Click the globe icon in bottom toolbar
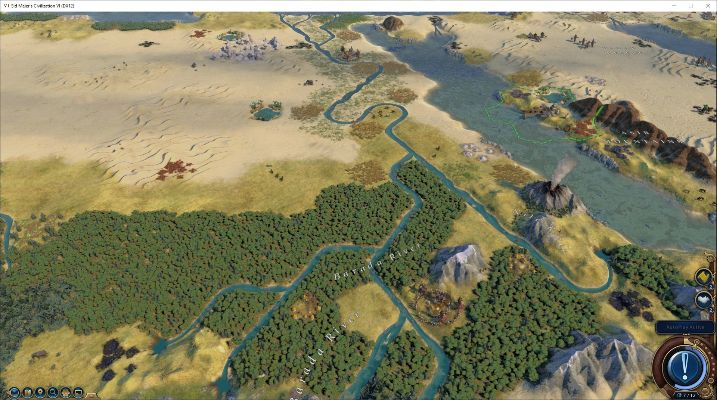 14,392
